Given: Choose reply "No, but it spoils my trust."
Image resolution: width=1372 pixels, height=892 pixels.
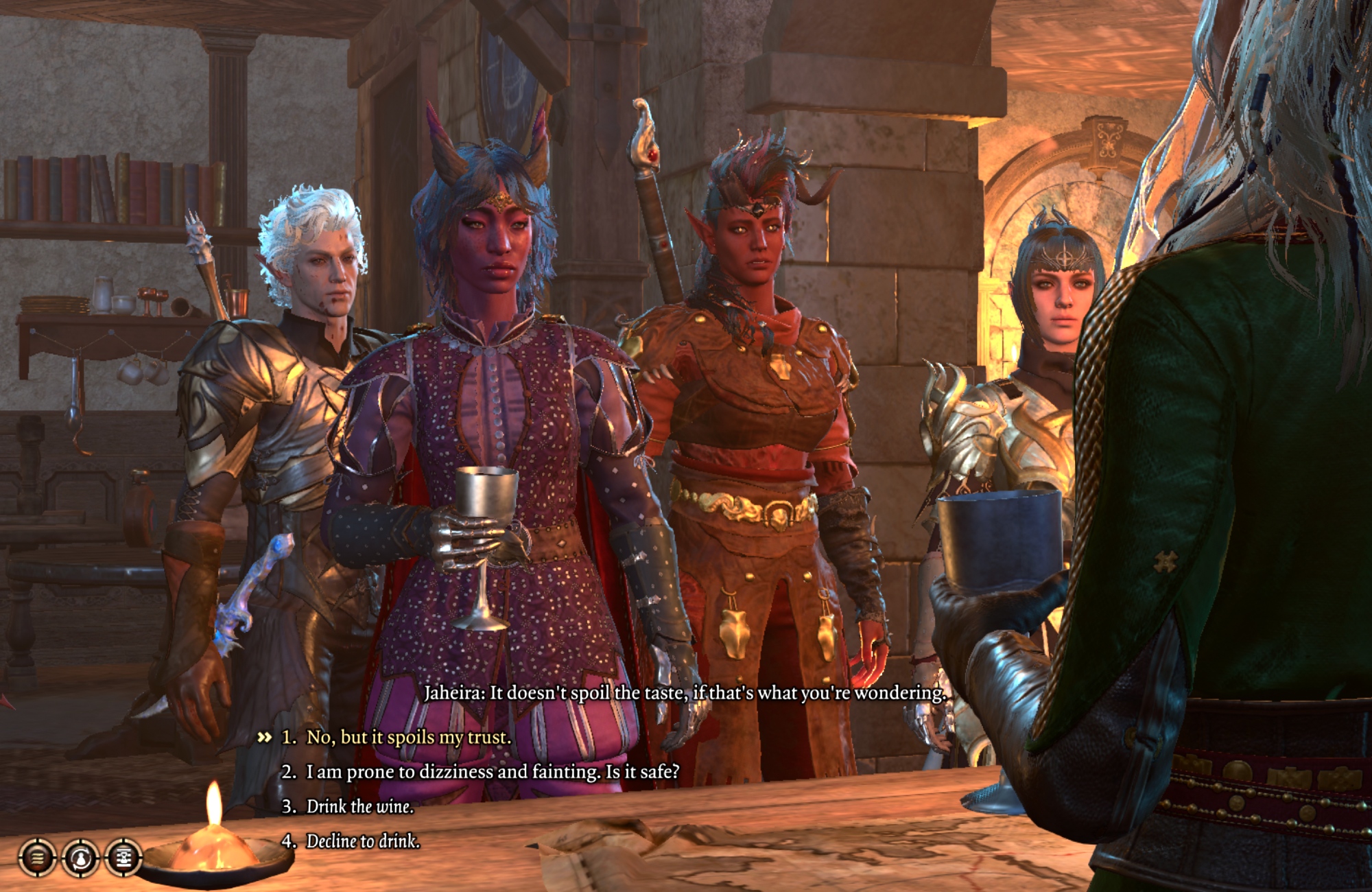Looking at the screenshot, I should pyautogui.click(x=408, y=738).
